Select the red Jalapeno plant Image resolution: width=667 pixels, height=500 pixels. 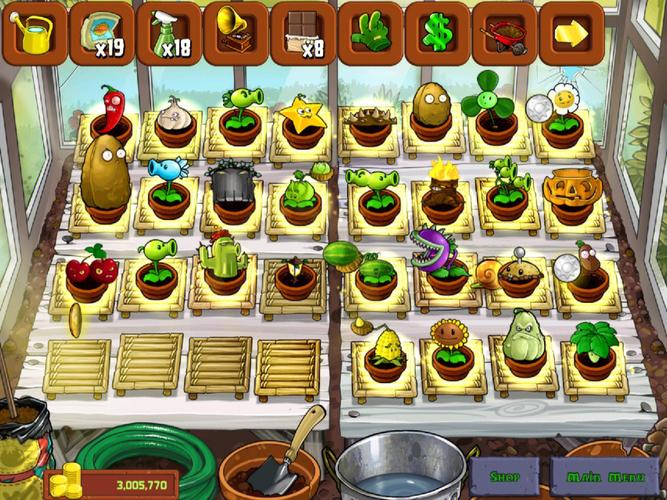[111, 111]
